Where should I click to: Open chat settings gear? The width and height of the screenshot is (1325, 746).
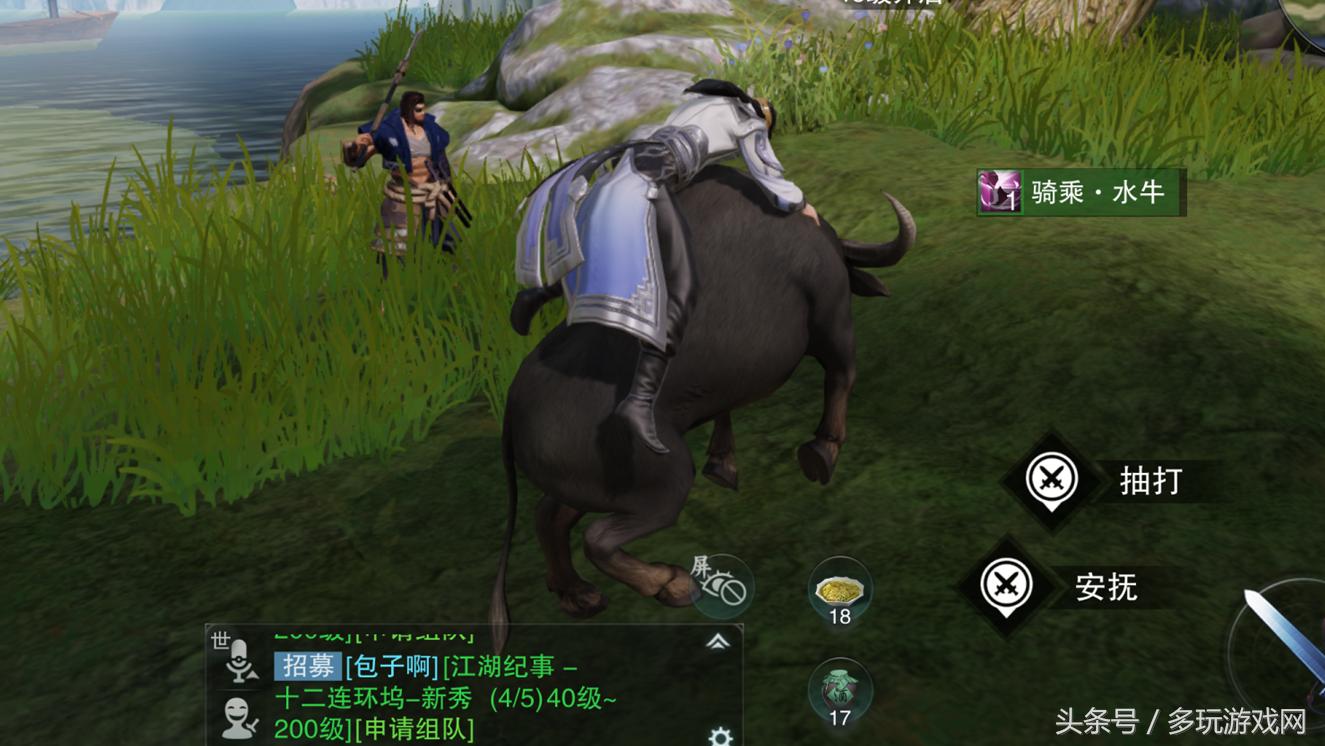click(720, 737)
